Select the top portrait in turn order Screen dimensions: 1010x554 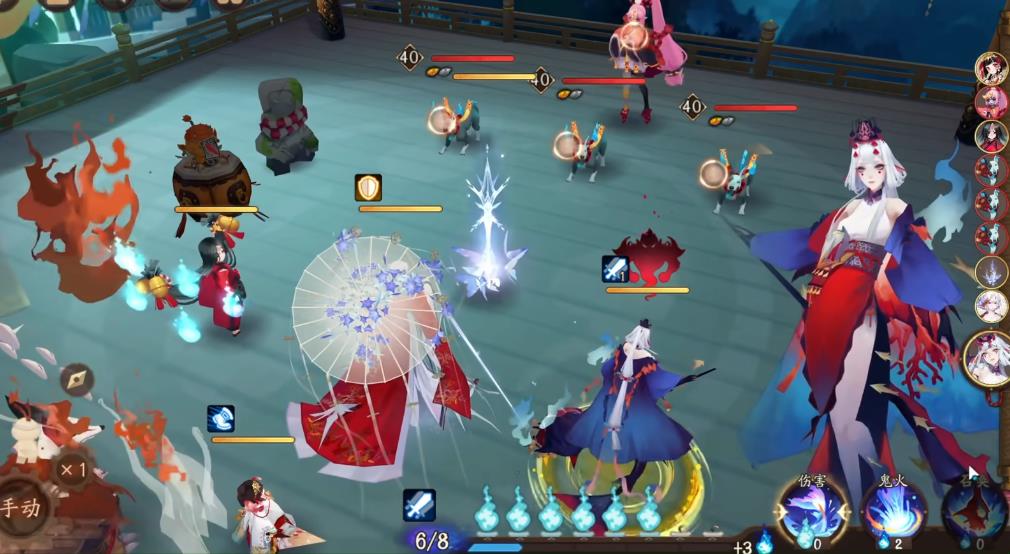pos(991,67)
